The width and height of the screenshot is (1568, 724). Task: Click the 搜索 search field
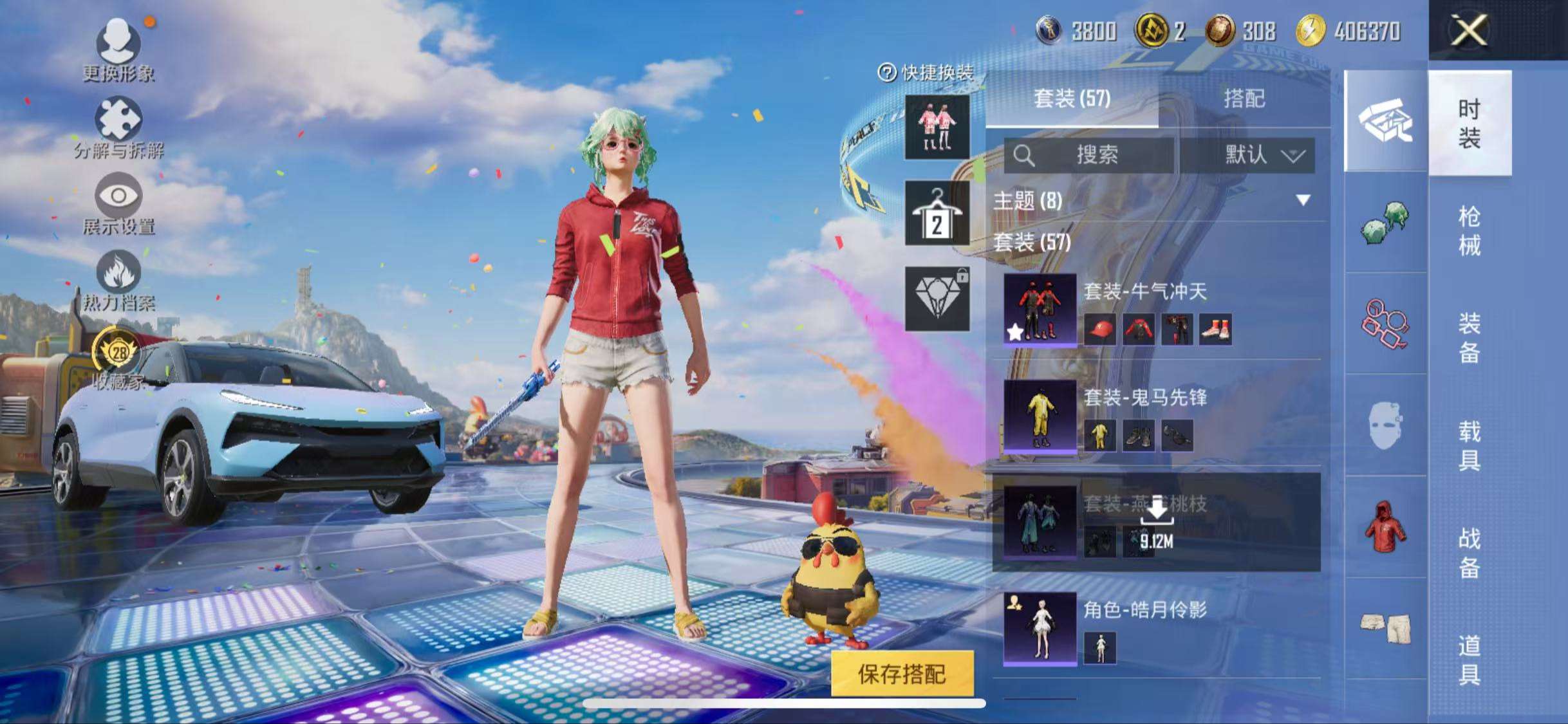pos(1089,155)
